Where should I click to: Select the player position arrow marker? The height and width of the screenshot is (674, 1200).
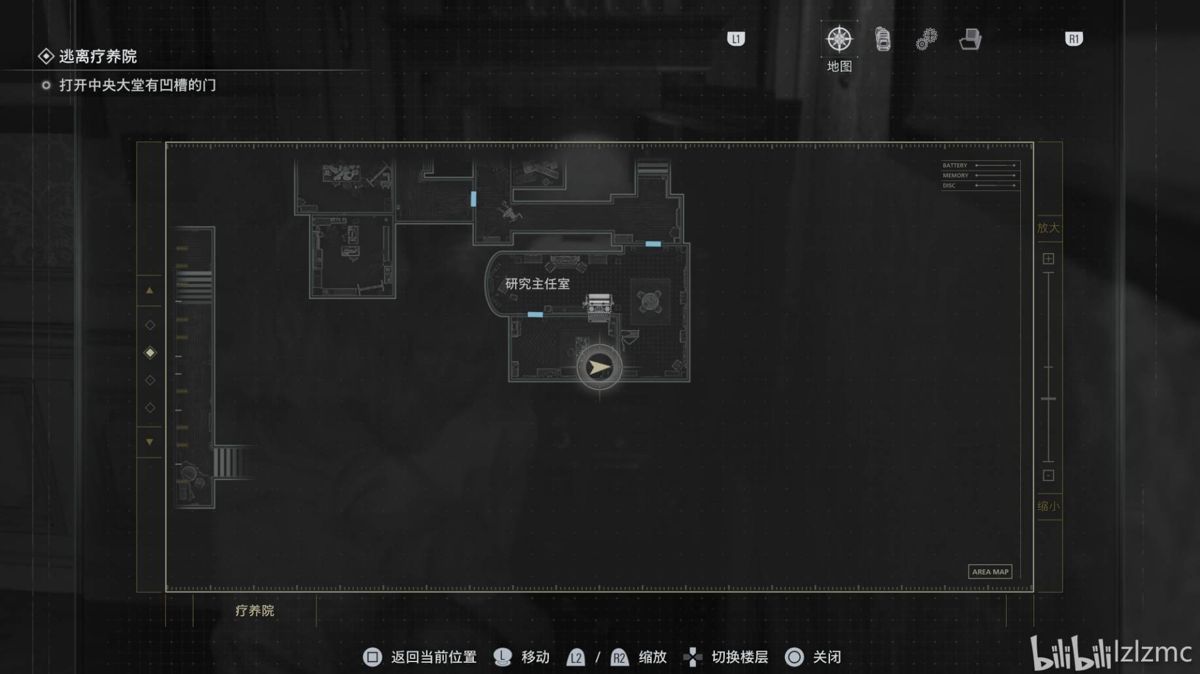[599, 368]
